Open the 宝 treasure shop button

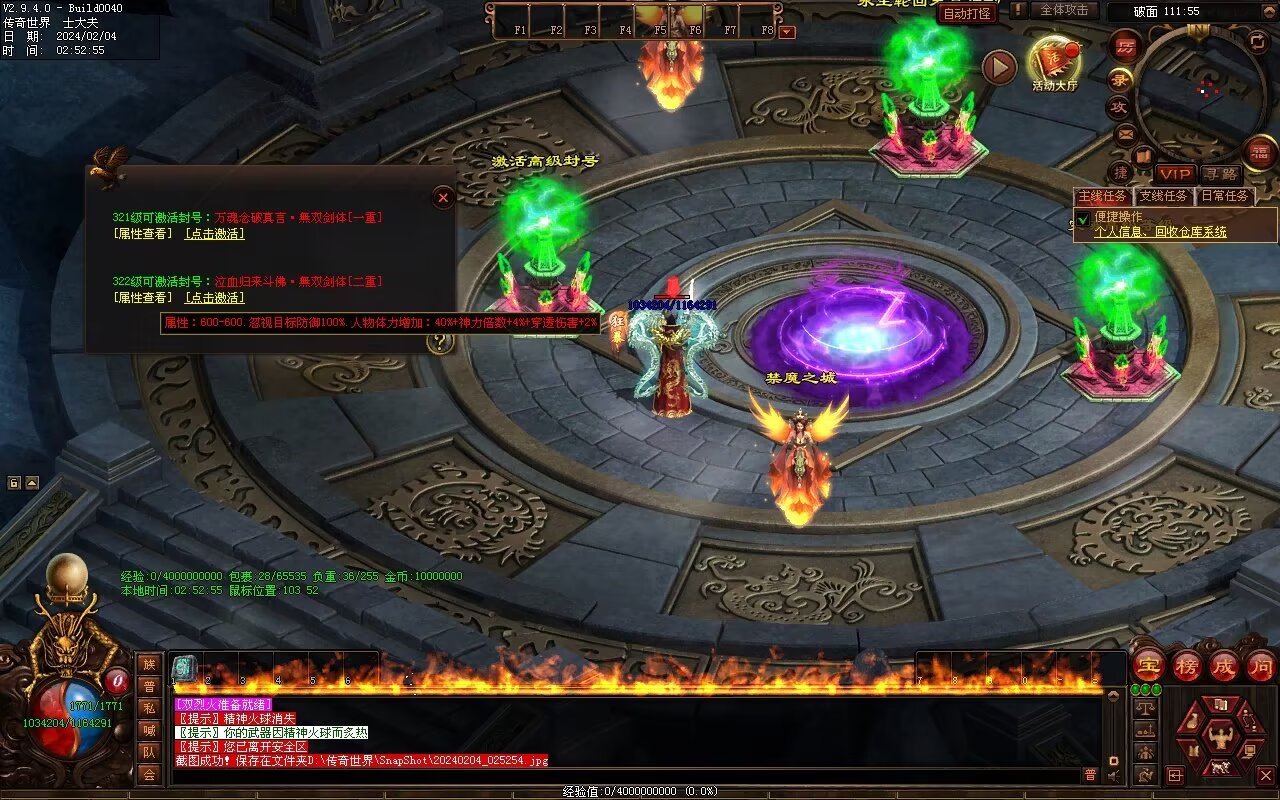point(1148,665)
